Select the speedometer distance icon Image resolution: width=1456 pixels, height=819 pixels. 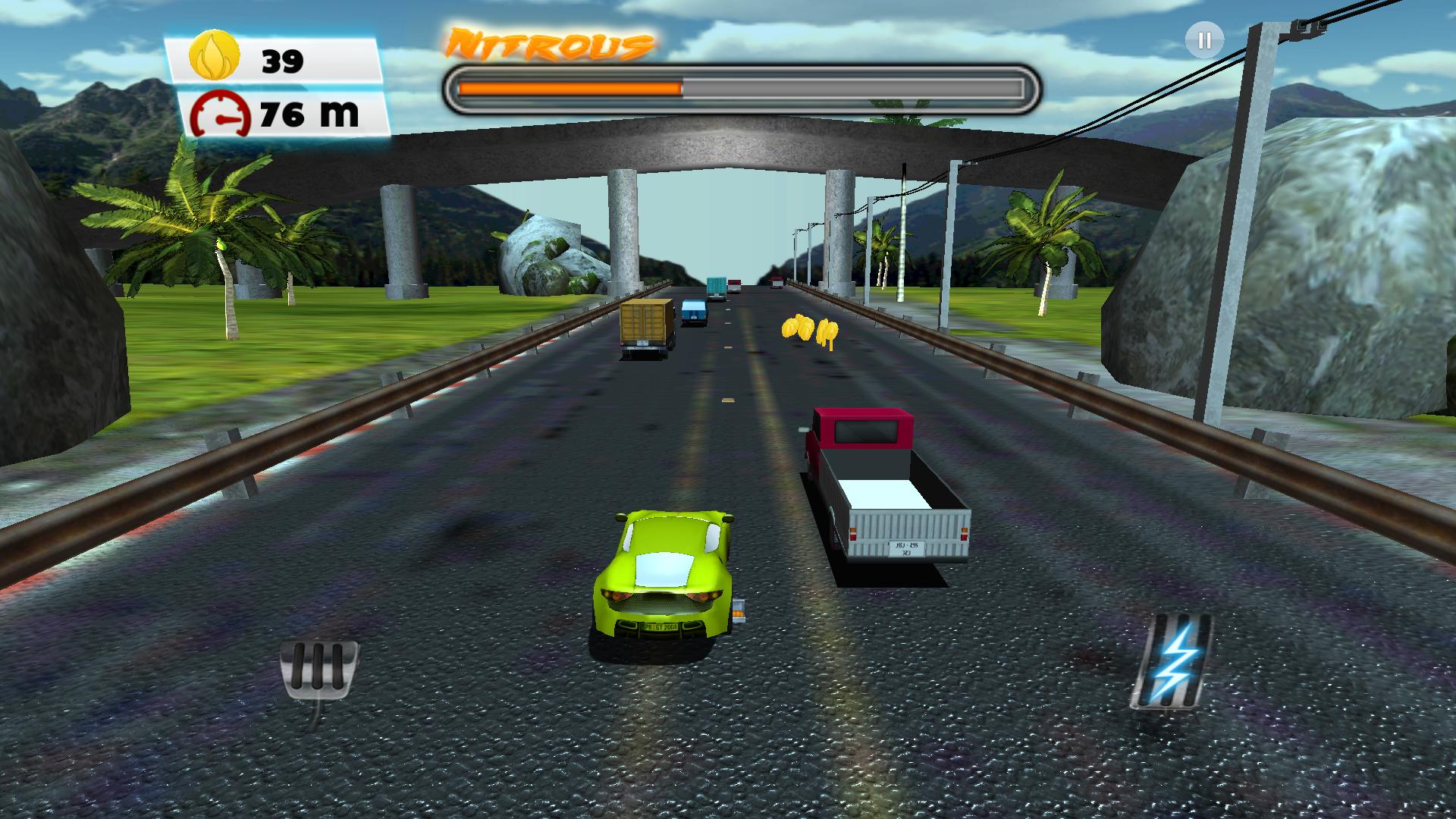(x=218, y=115)
